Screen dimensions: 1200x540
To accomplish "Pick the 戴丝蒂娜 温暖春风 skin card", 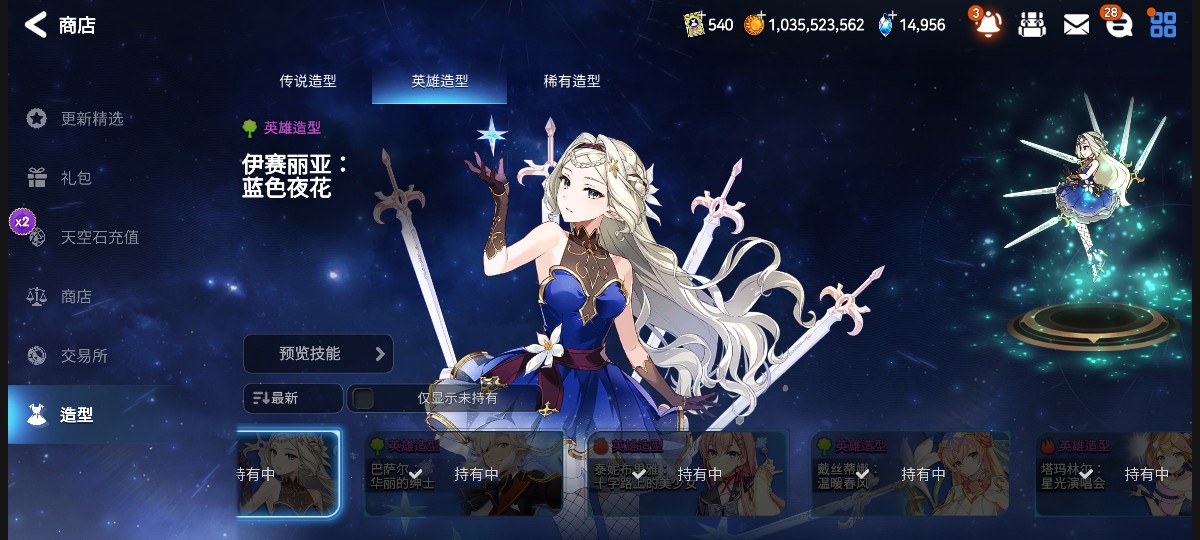I will (x=911, y=474).
